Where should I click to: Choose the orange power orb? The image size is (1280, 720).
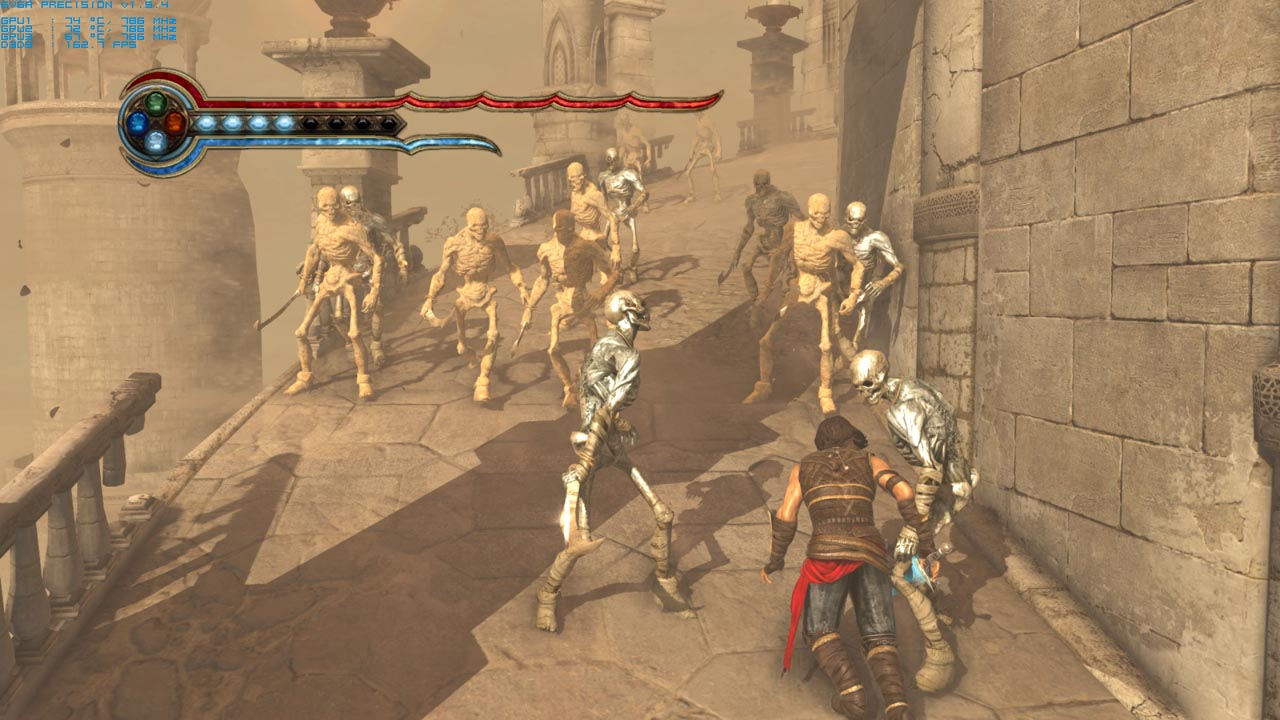175,123
